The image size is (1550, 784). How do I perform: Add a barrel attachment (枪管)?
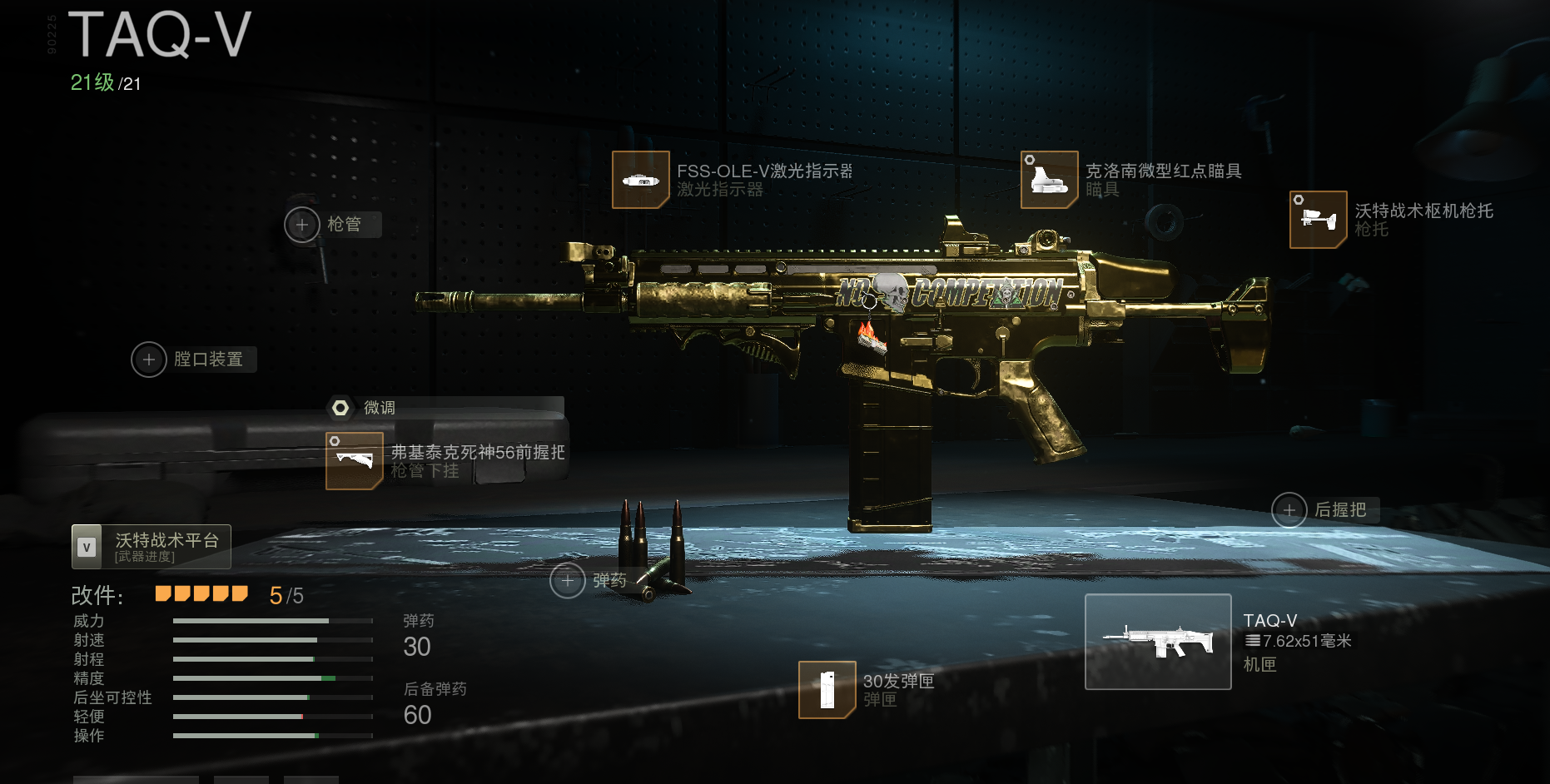pos(302,225)
